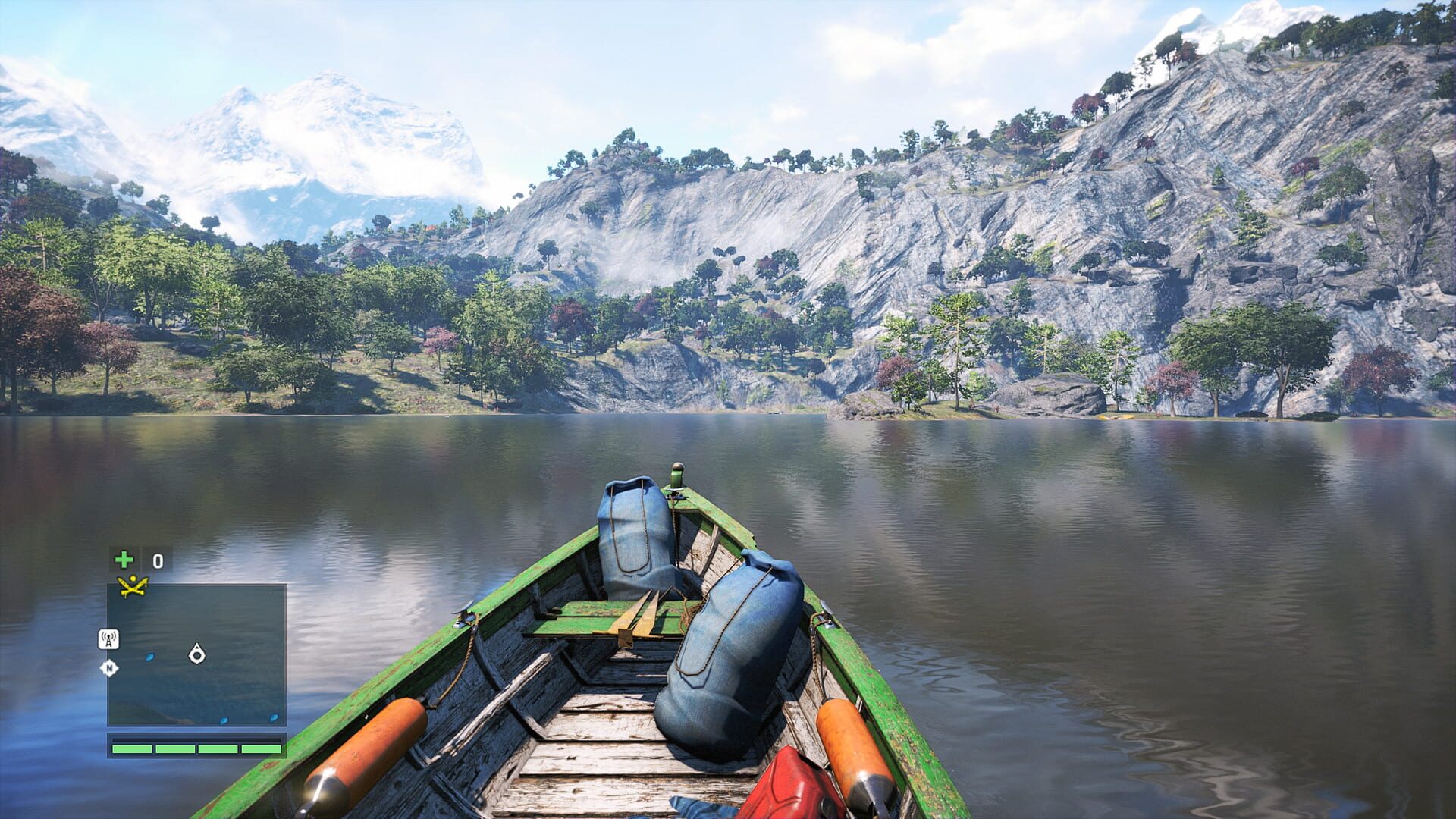Click the player arrow marker on the minimap
Screen dimensions: 1456x819
(x=197, y=655)
